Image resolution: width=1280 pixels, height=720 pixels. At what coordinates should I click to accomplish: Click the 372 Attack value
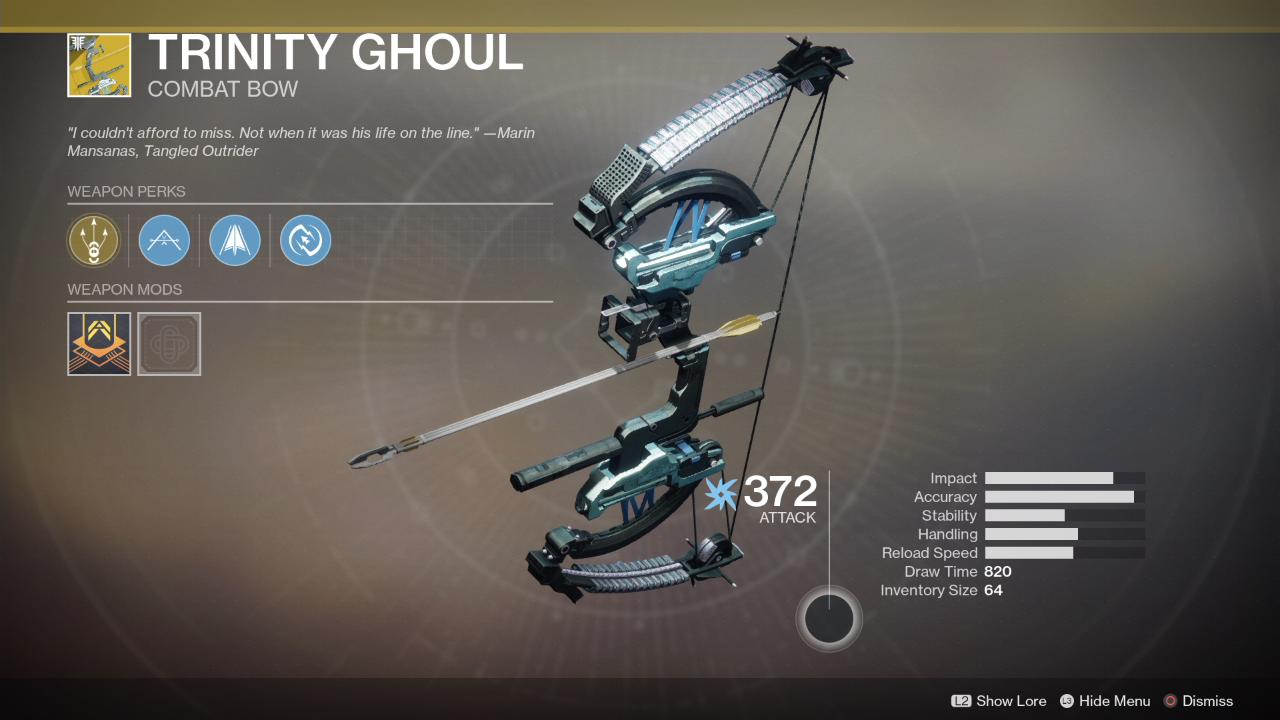pyautogui.click(x=778, y=492)
